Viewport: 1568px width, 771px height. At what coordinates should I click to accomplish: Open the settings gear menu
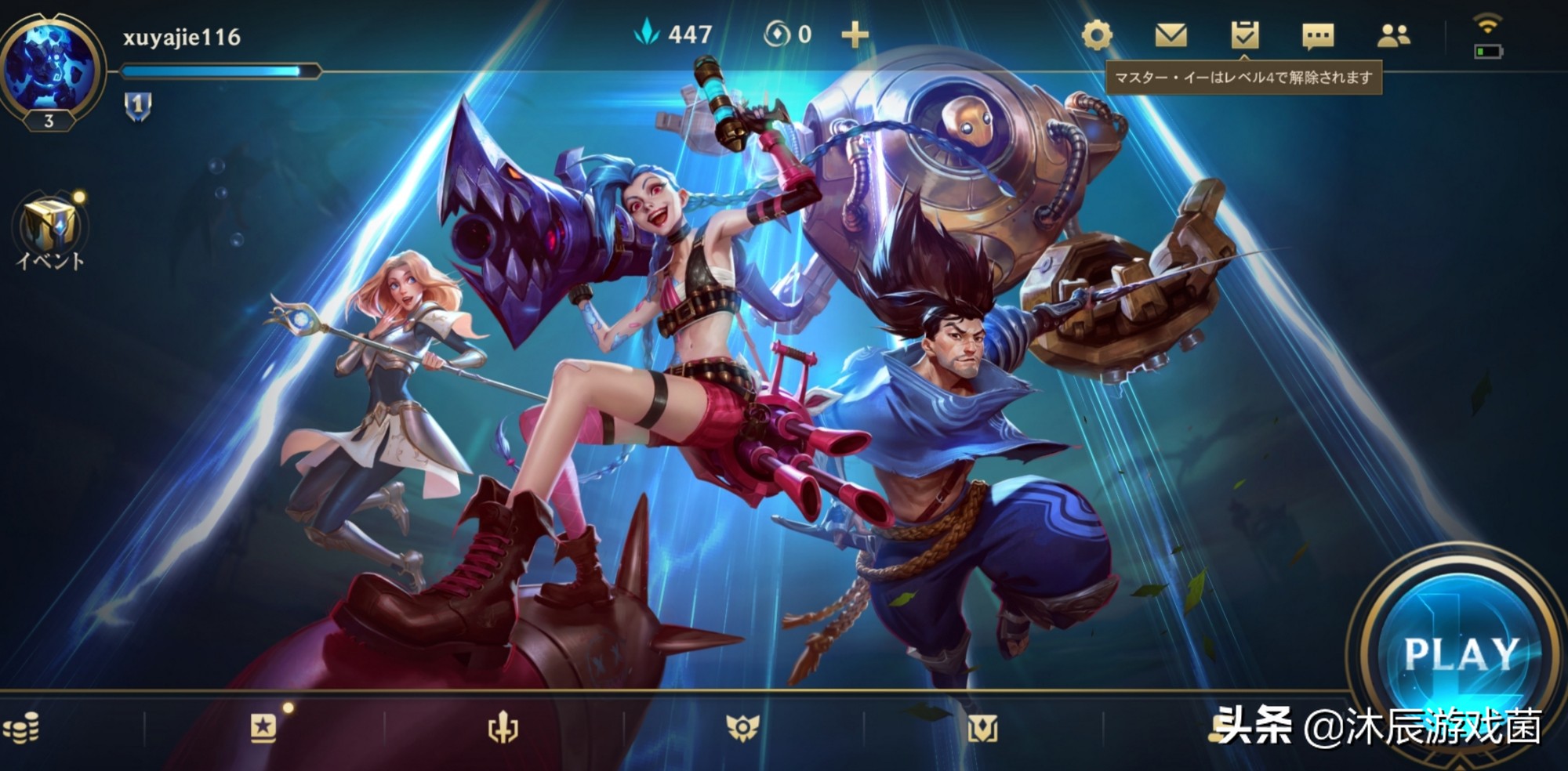(x=1098, y=35)
